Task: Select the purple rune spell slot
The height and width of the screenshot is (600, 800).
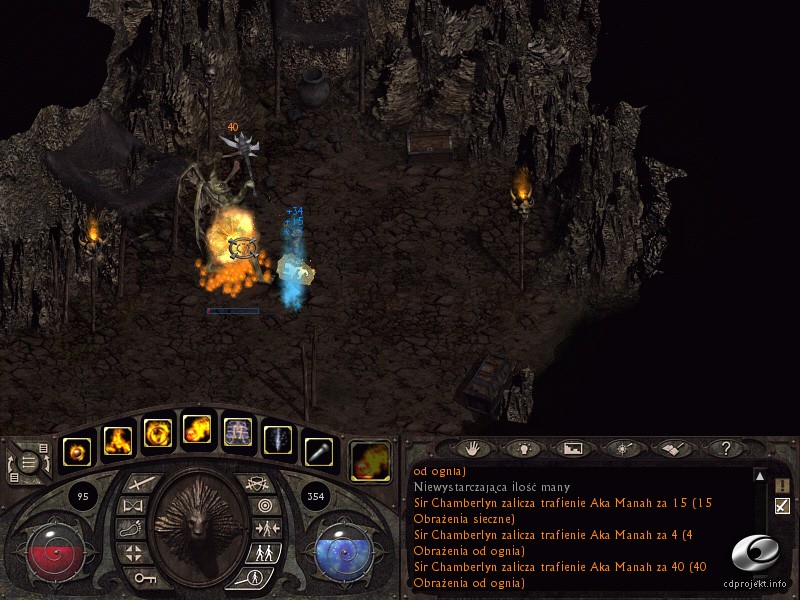Action: click(x=237, y=433)
